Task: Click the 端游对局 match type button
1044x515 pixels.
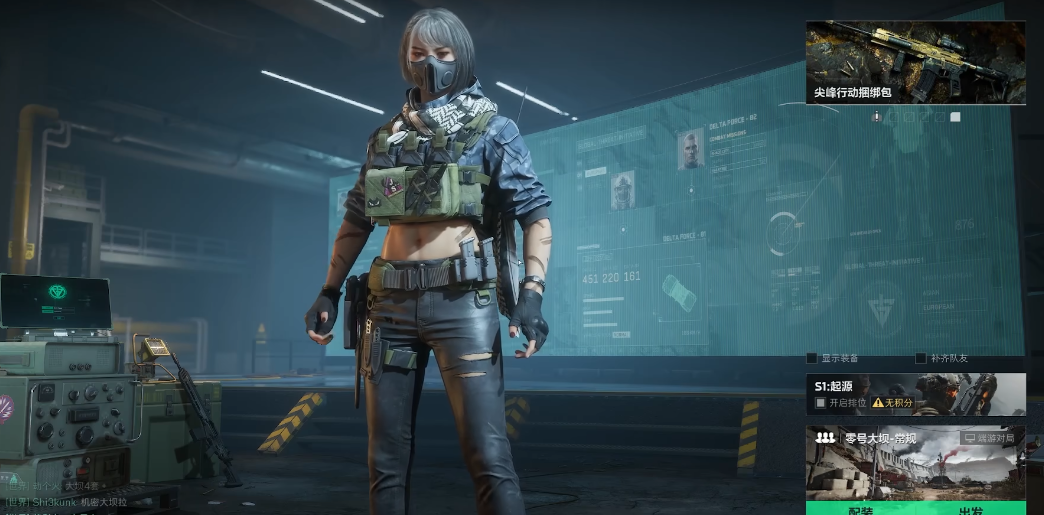Action: (x=990, y=438)
